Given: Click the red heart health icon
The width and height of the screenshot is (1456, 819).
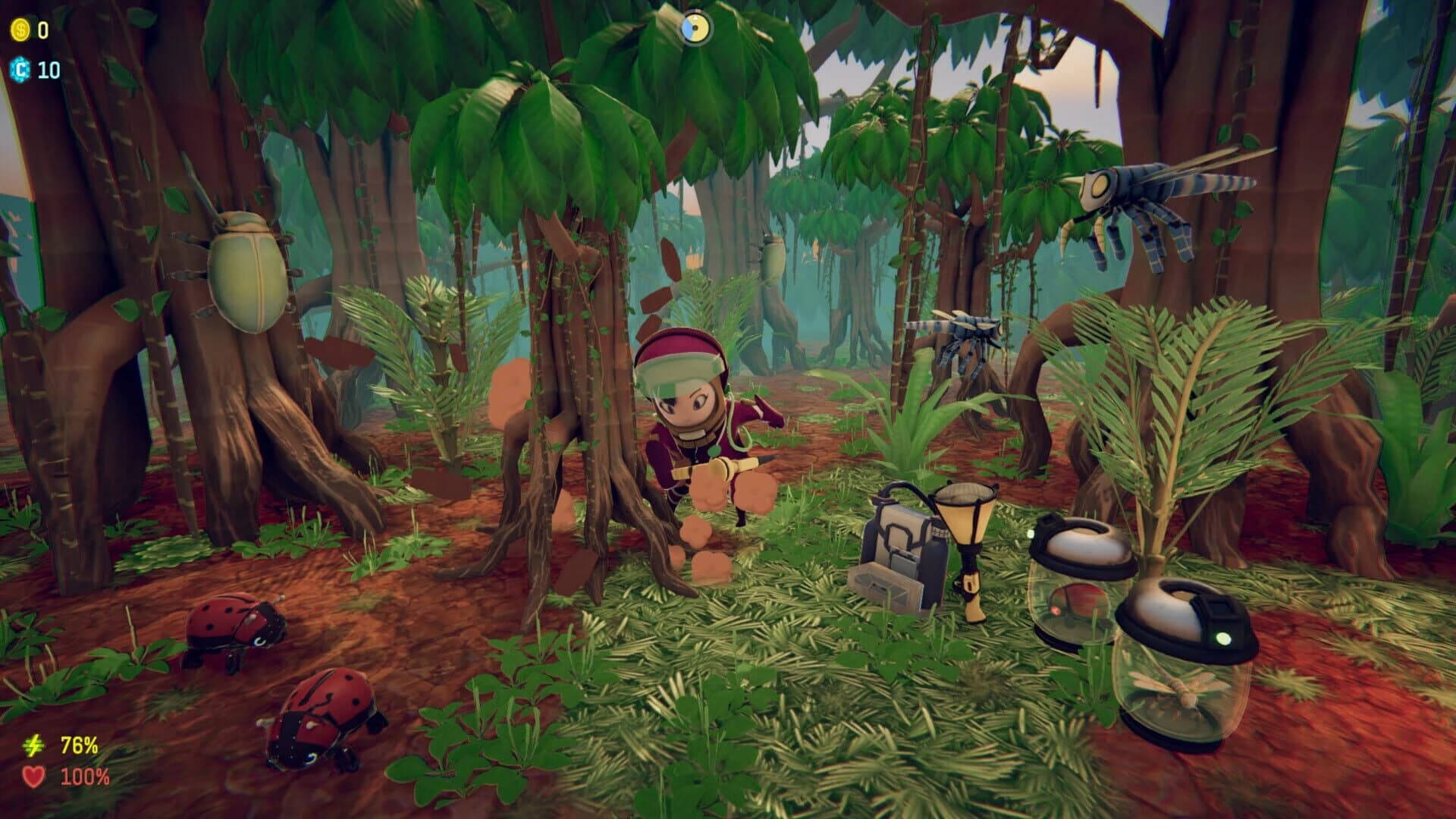Looking at the screenshot, I should pyautogui.click(x=33, y=777).
